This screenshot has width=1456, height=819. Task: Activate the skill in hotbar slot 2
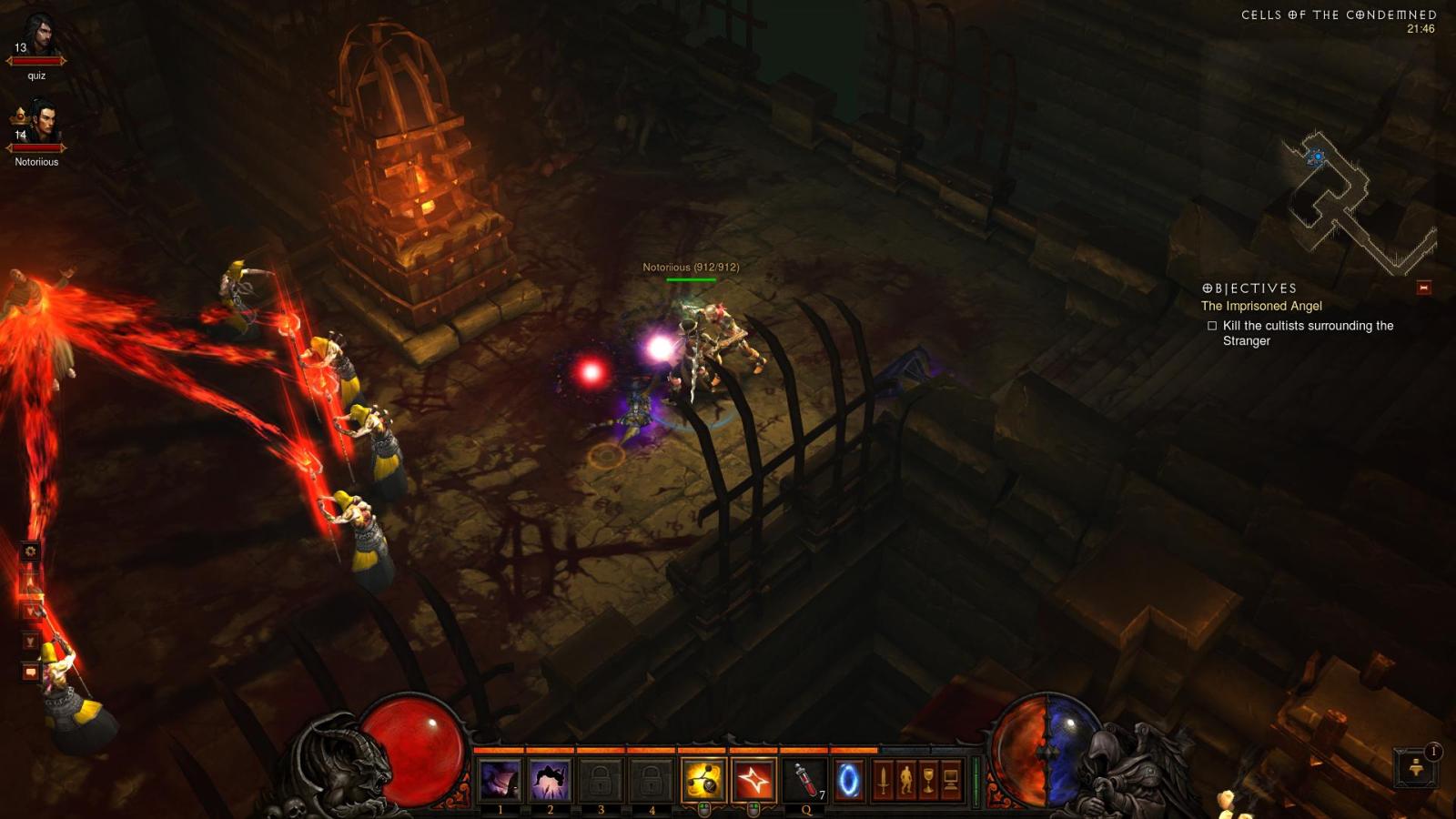click(x=551, y=779)
